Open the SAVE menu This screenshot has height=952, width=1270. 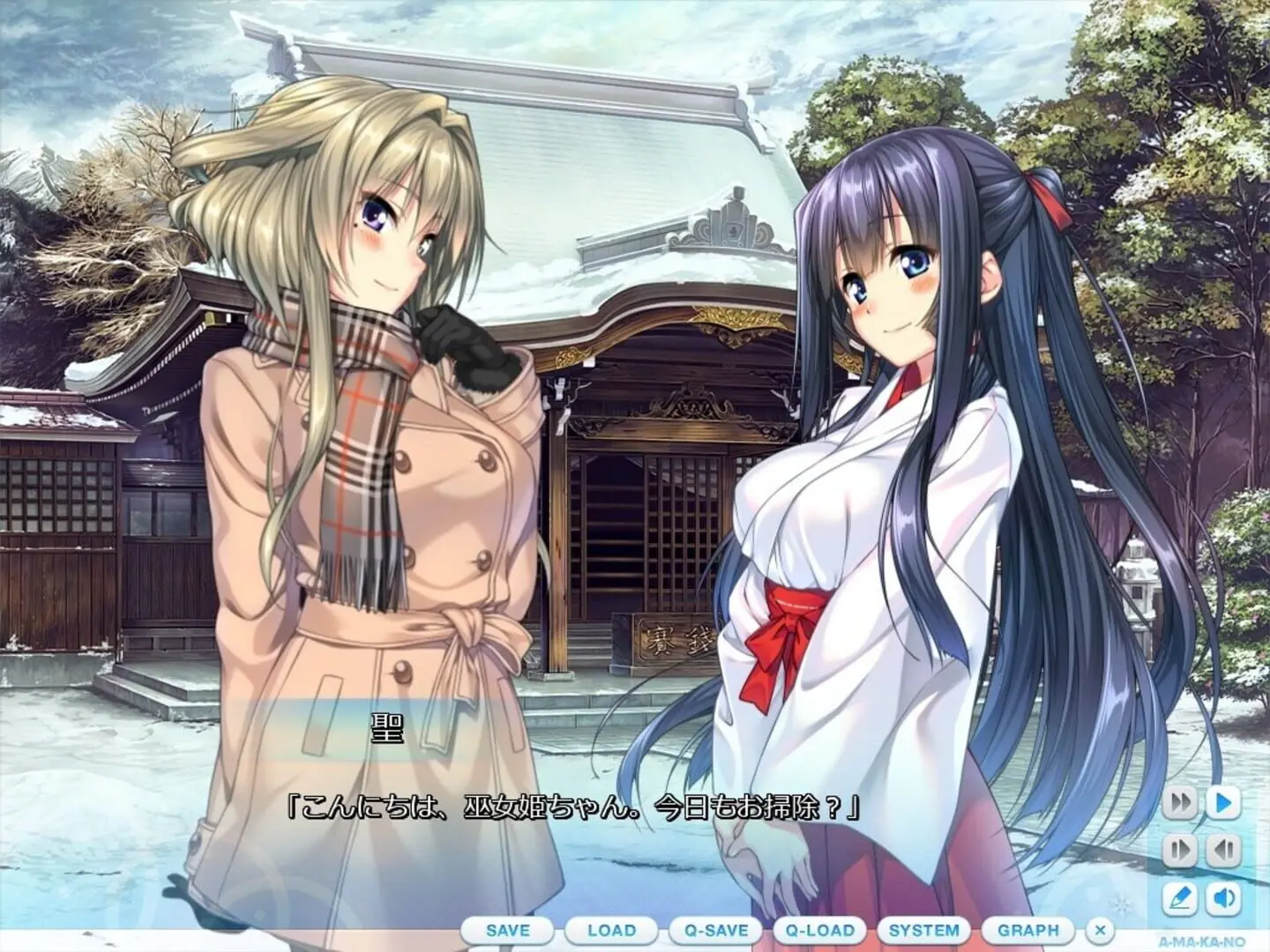508,930
